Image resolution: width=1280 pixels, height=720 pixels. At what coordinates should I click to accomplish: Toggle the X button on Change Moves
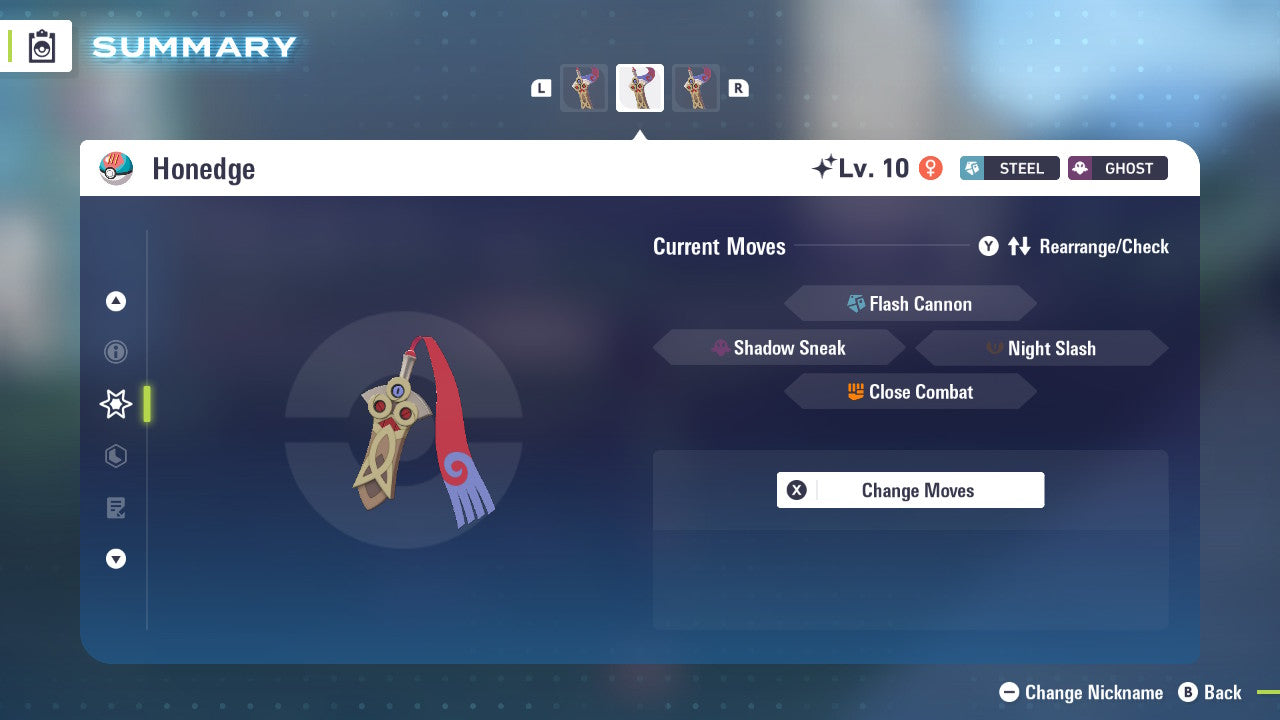pyautogui.click(x=796, y=490)
